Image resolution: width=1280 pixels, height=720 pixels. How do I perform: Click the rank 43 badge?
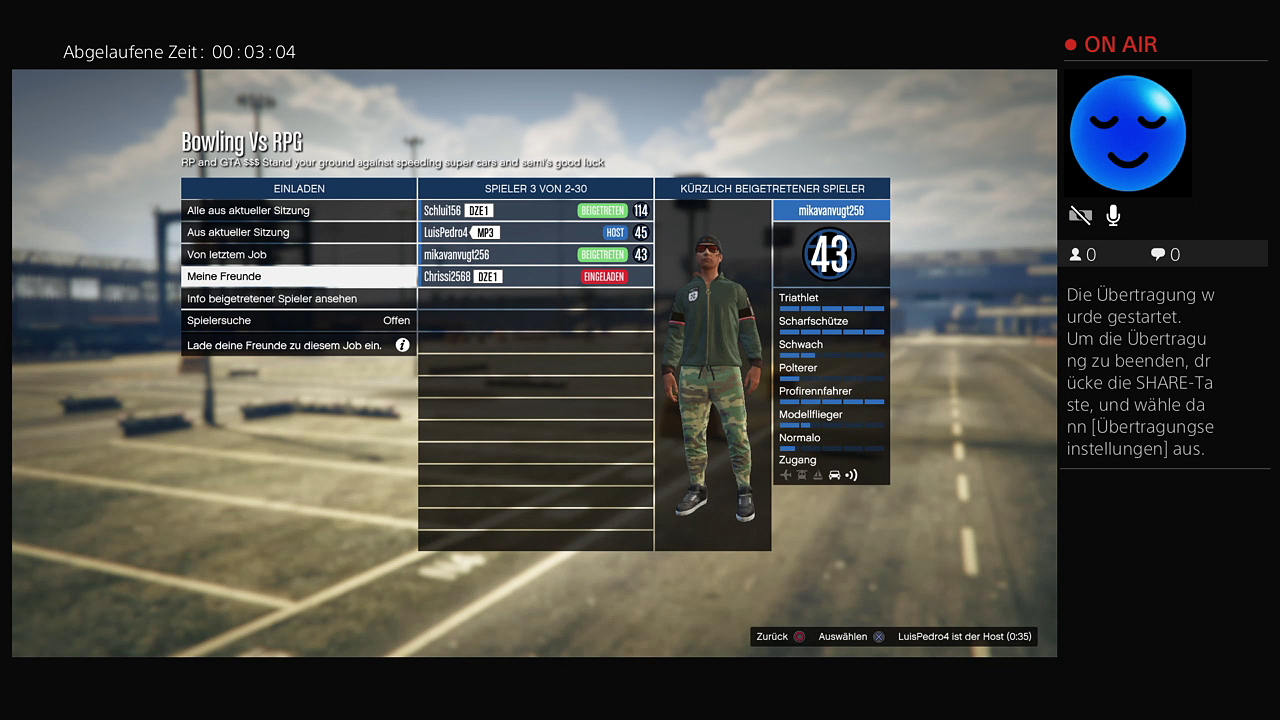830,255
